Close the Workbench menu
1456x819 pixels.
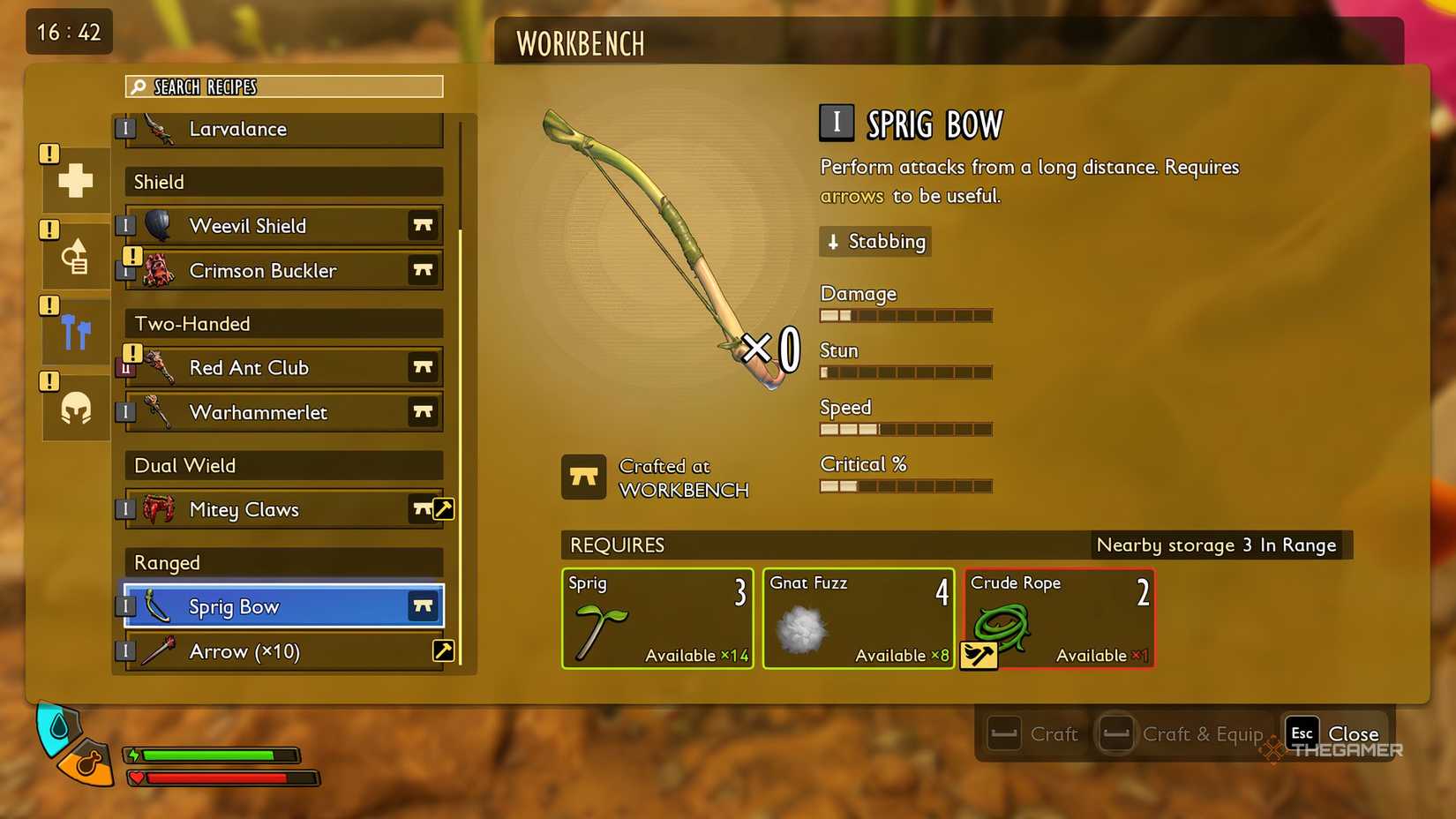[1333, 733]
